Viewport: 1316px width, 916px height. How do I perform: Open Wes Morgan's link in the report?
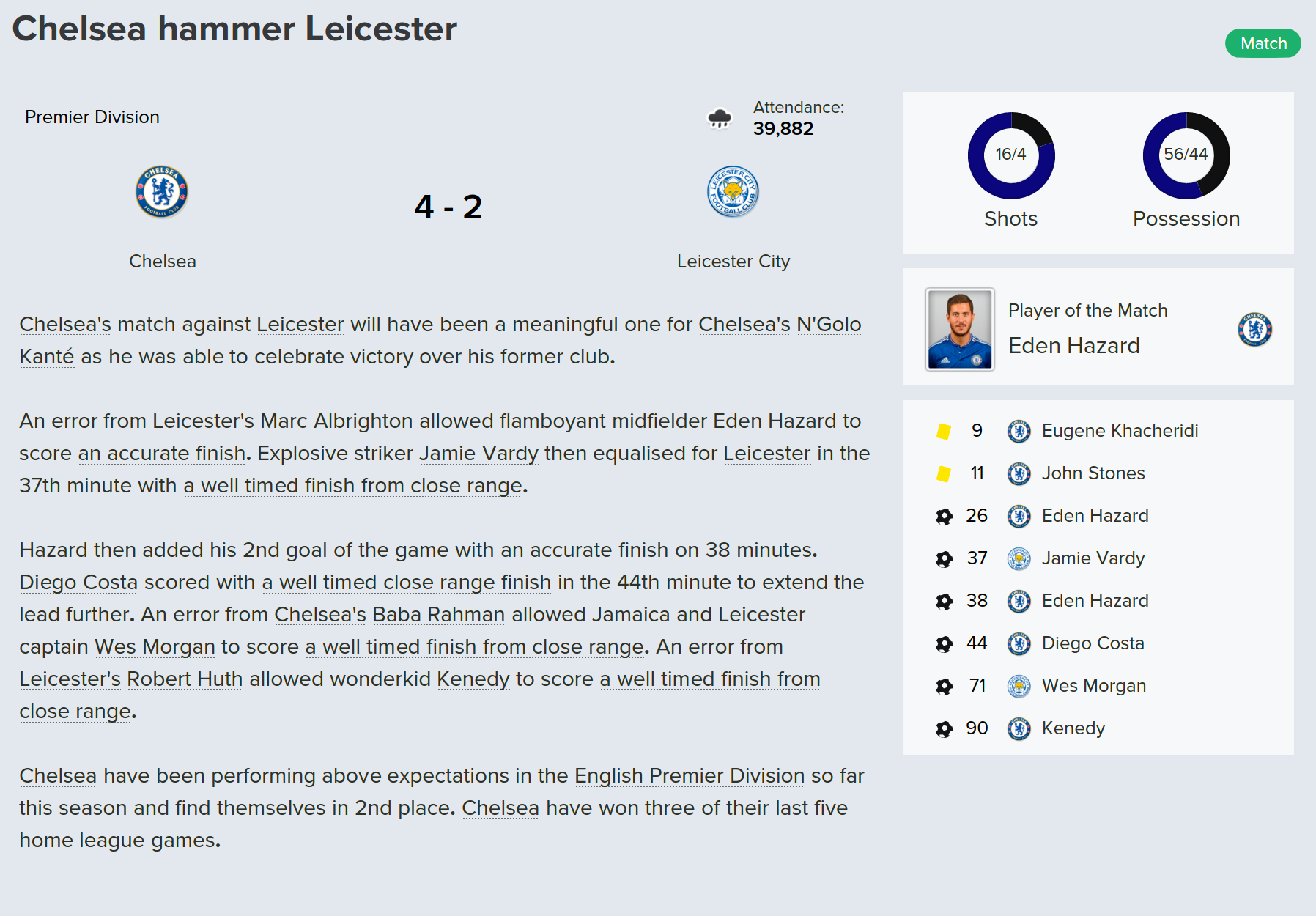point(155,647)
